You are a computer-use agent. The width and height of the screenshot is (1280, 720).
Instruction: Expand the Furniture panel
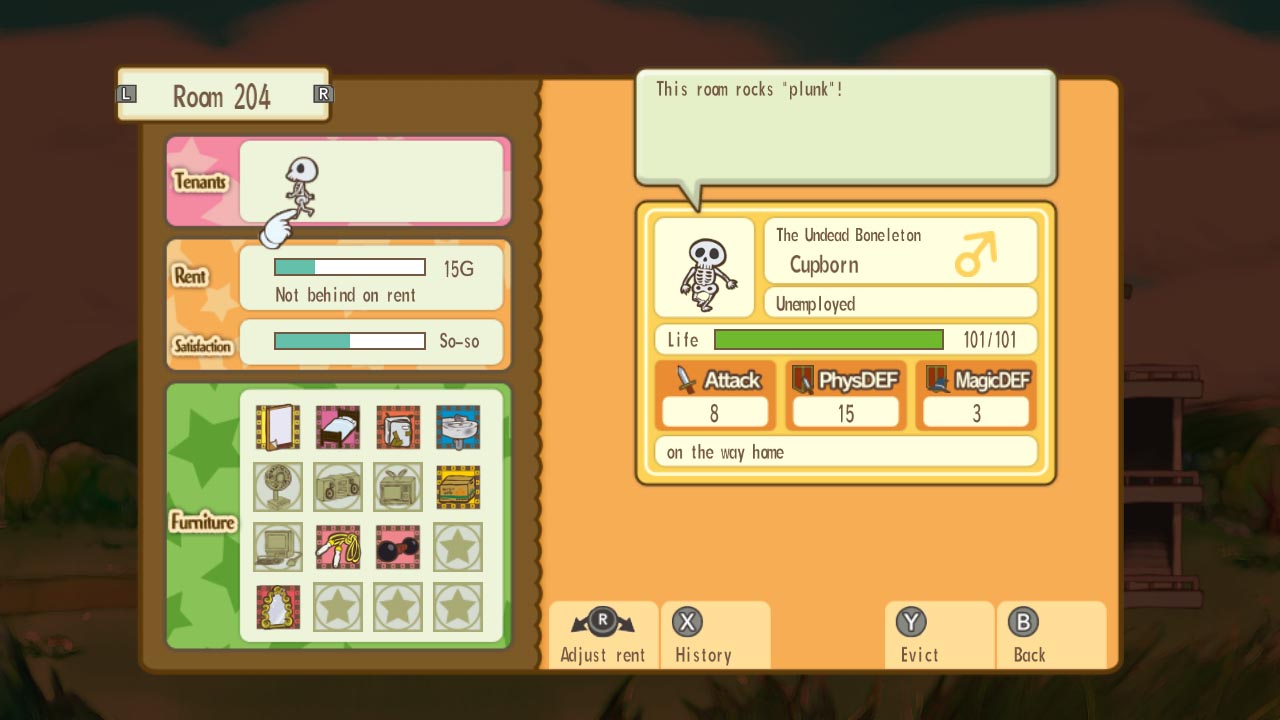coord(203,521)
